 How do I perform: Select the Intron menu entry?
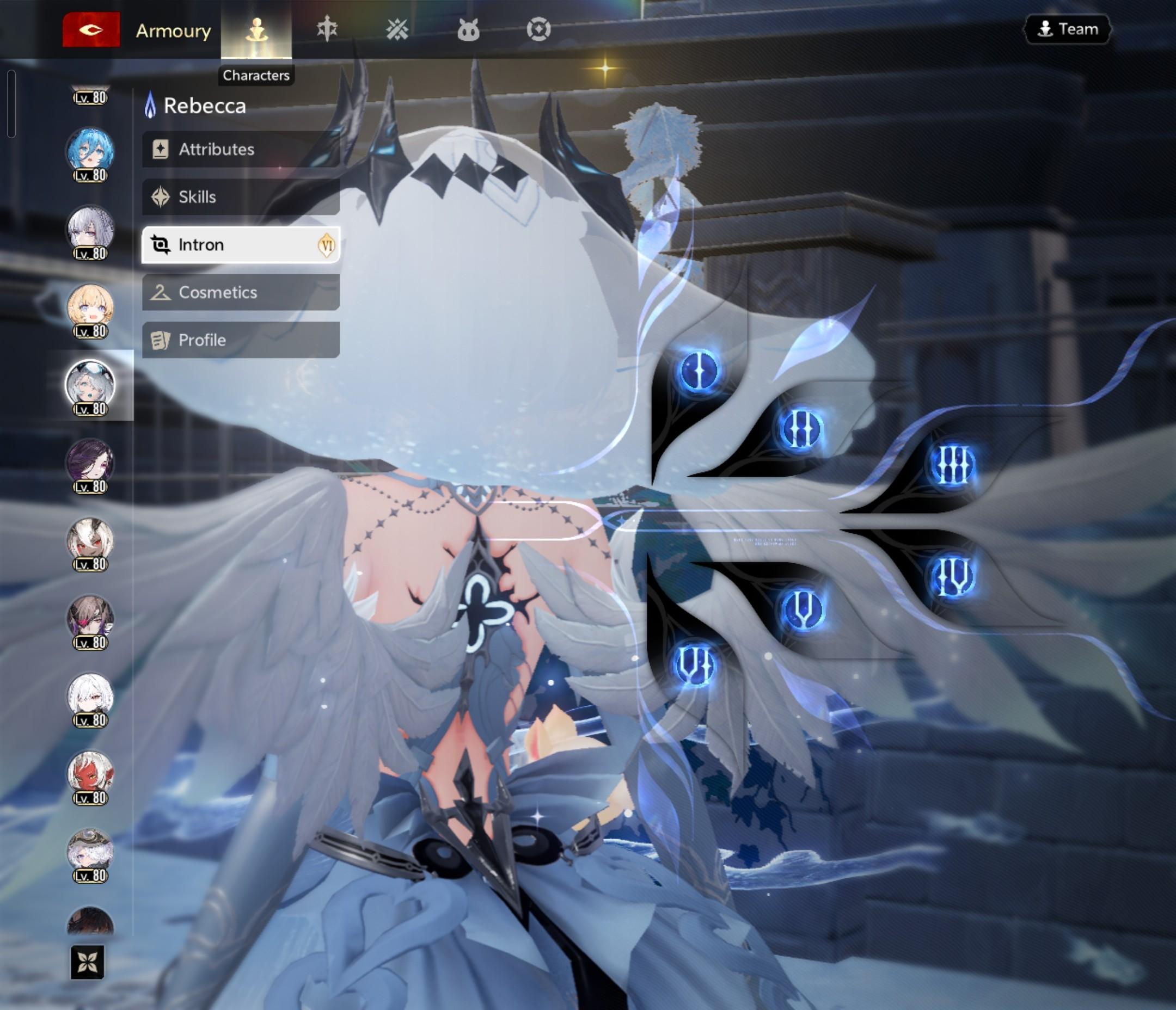point(241,244)
